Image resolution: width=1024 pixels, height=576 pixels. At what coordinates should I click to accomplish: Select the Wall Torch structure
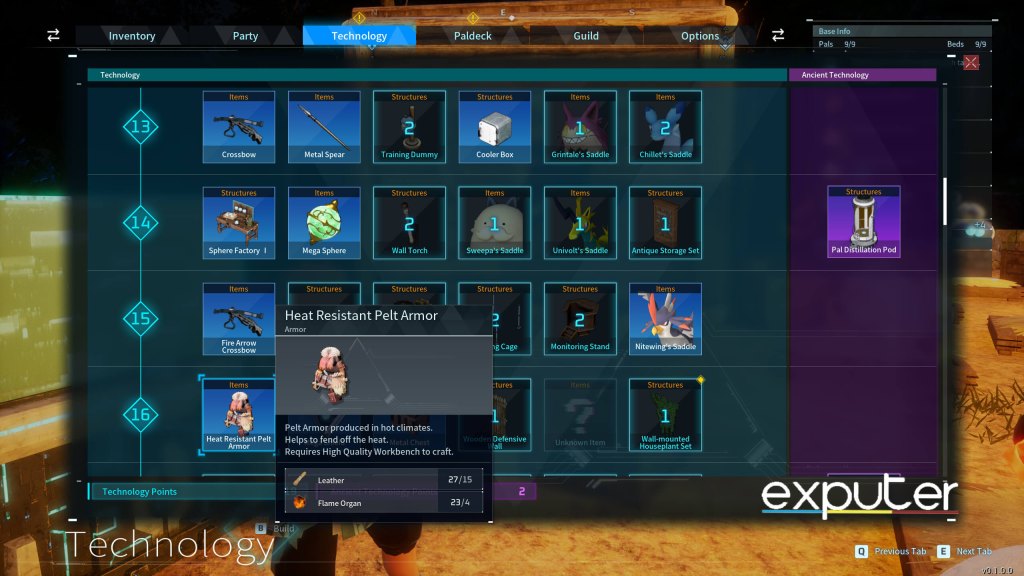(x=409, y=223)
